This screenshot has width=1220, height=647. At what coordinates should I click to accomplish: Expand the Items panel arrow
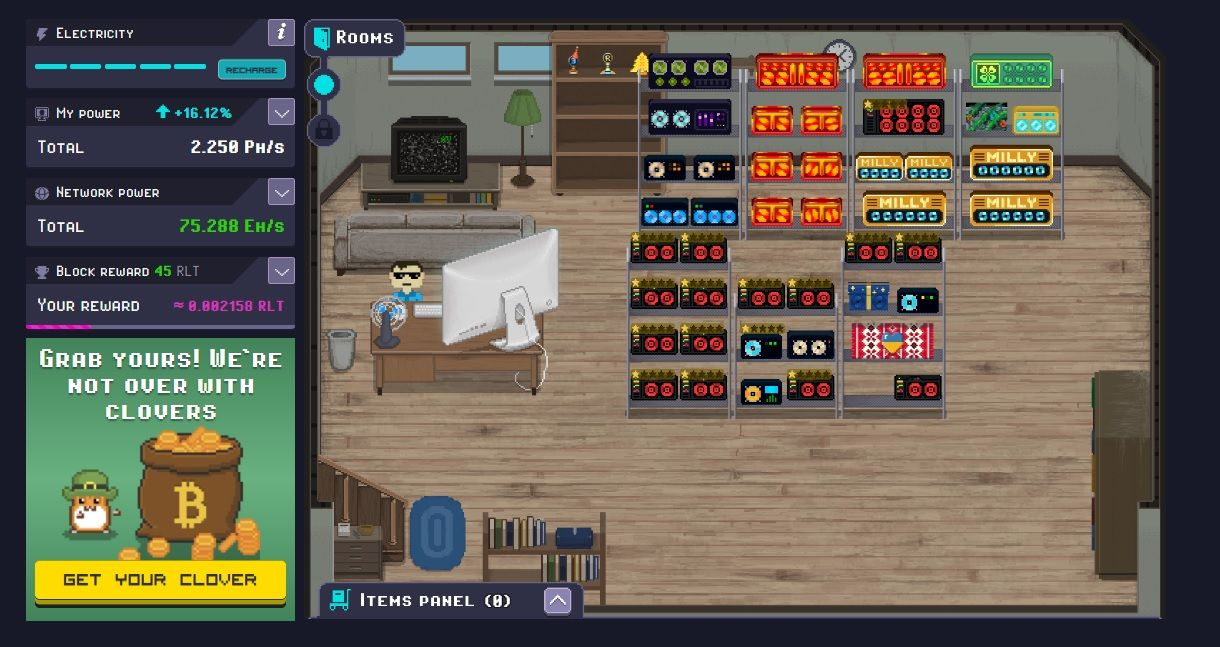[557, 600]
